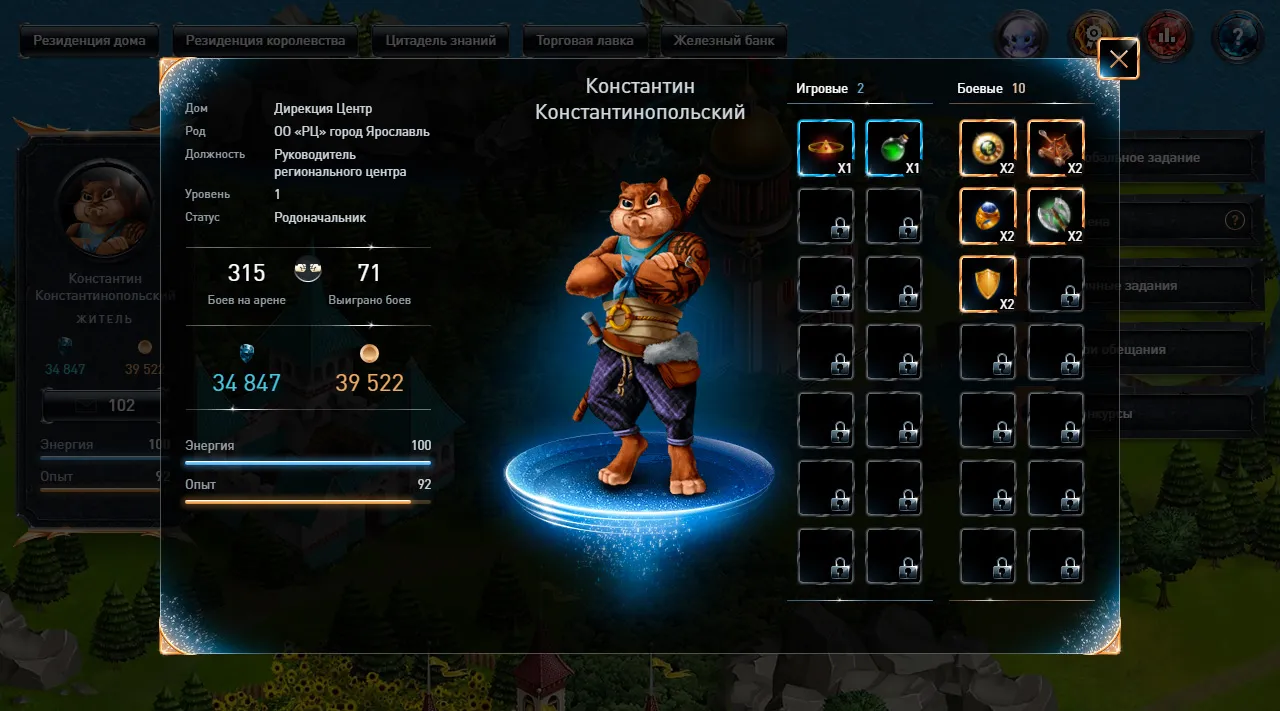Select the green potion flask slot
The width and height of the screenshot is (1280, 711).
(893, 148)
